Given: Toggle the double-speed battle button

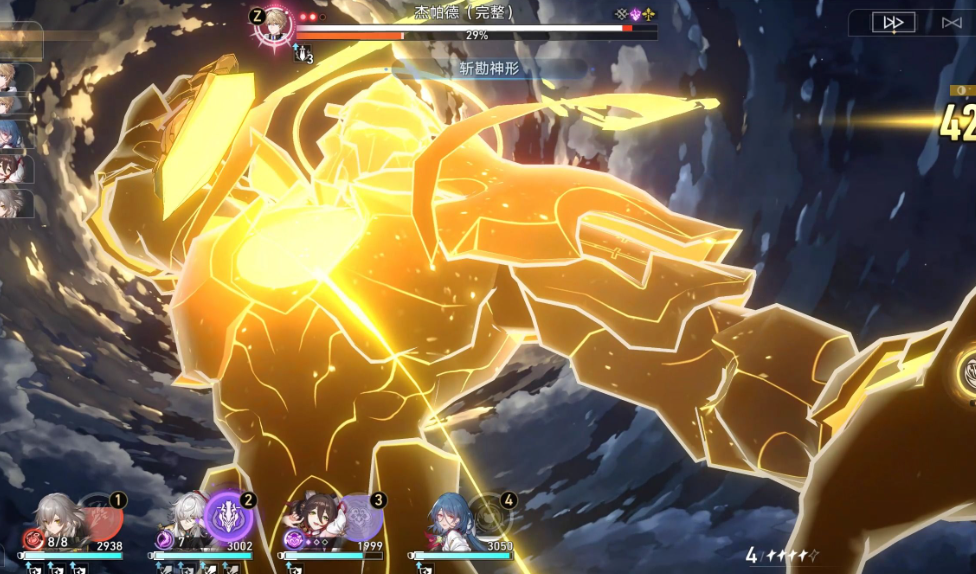Looking at the screenshot, I should (893, 22).
